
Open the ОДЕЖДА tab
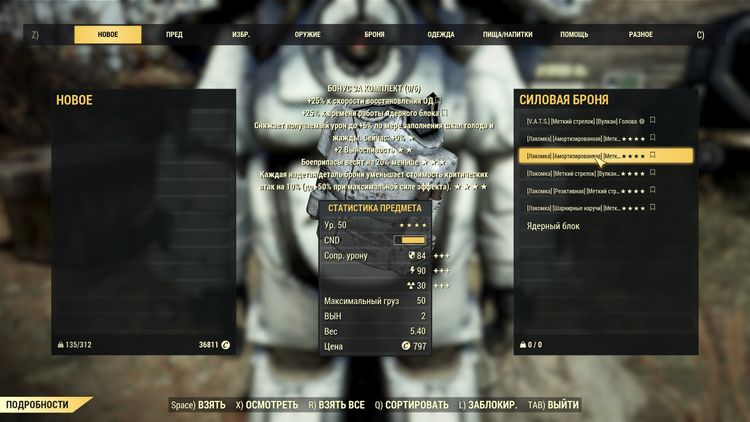click(441, 34)
